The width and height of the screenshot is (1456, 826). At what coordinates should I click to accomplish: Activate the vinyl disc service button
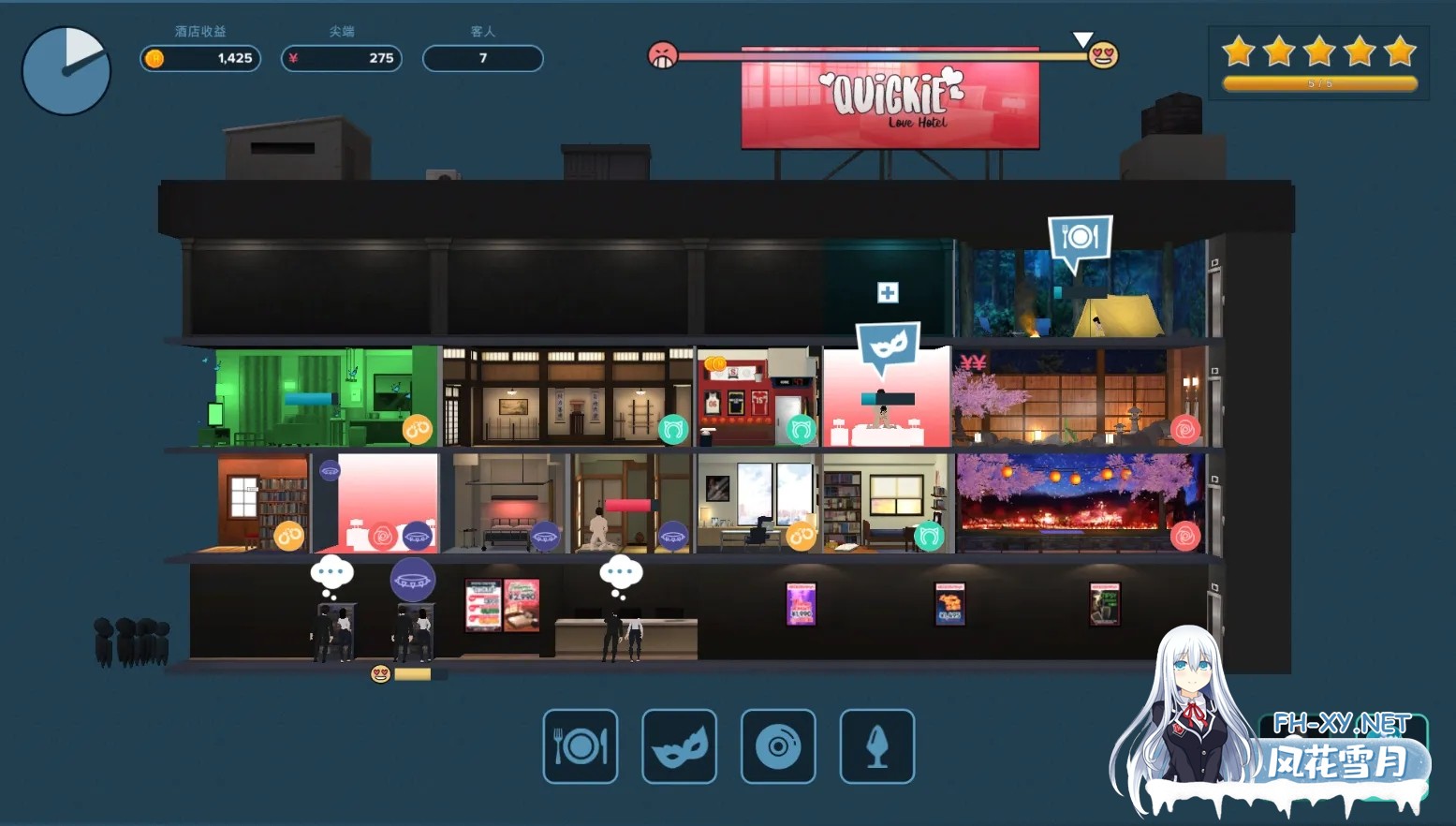pyautogui.click(x=778, y=746)
